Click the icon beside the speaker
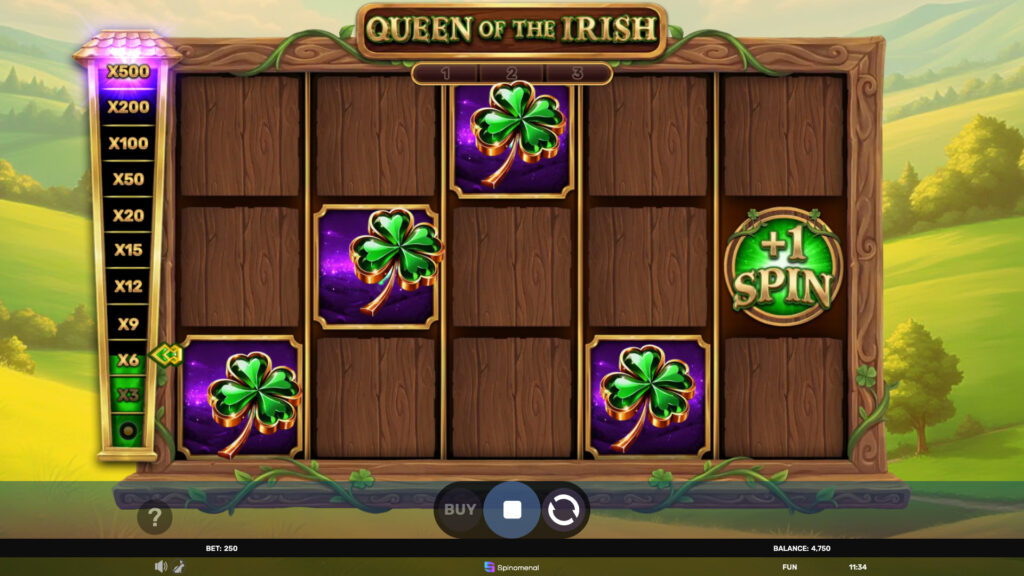This screenshot has height=576, width=1024. pyautogui.click(x=176, y=567)
